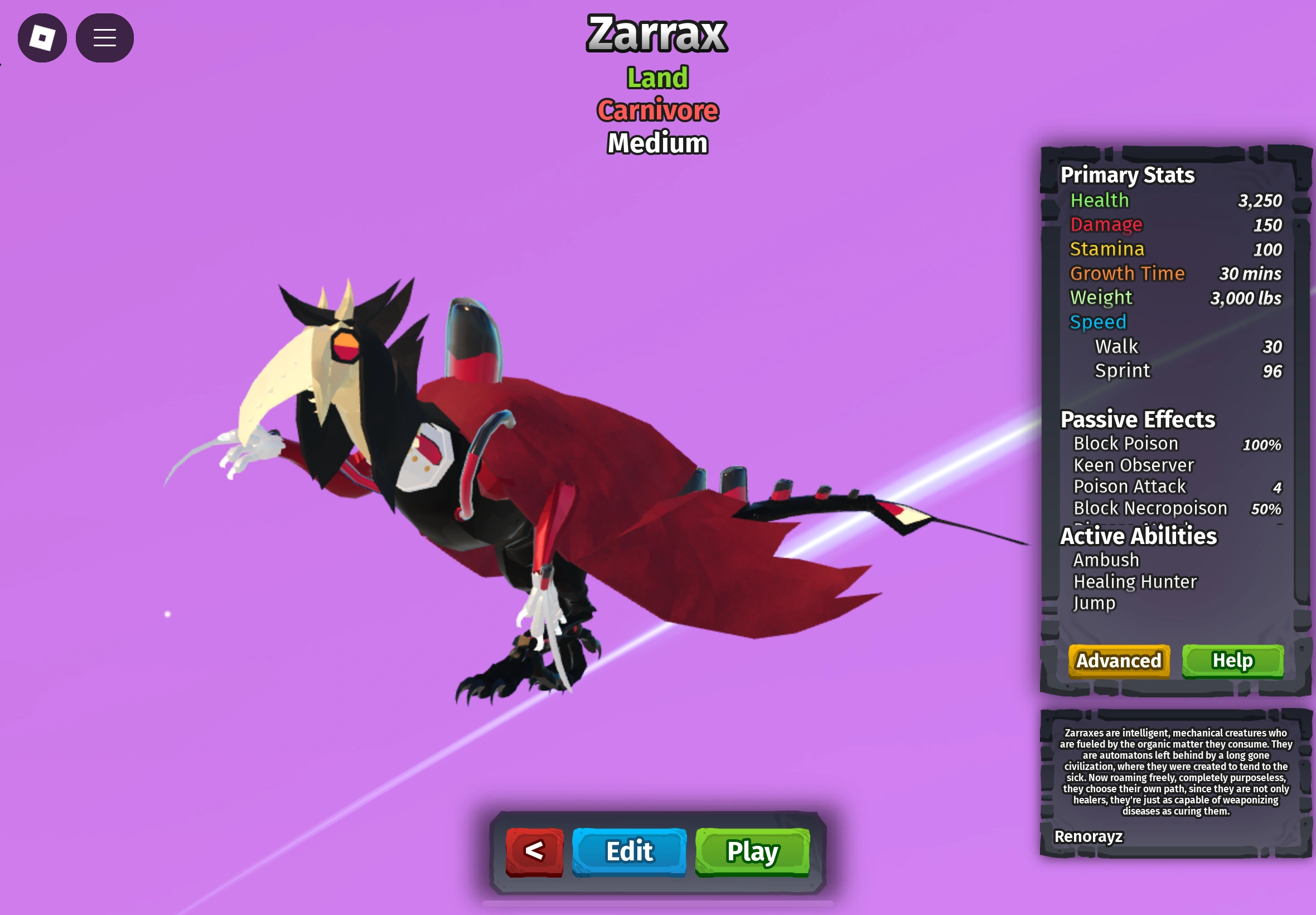Click the Stamina stat entry

point(1107,249)
